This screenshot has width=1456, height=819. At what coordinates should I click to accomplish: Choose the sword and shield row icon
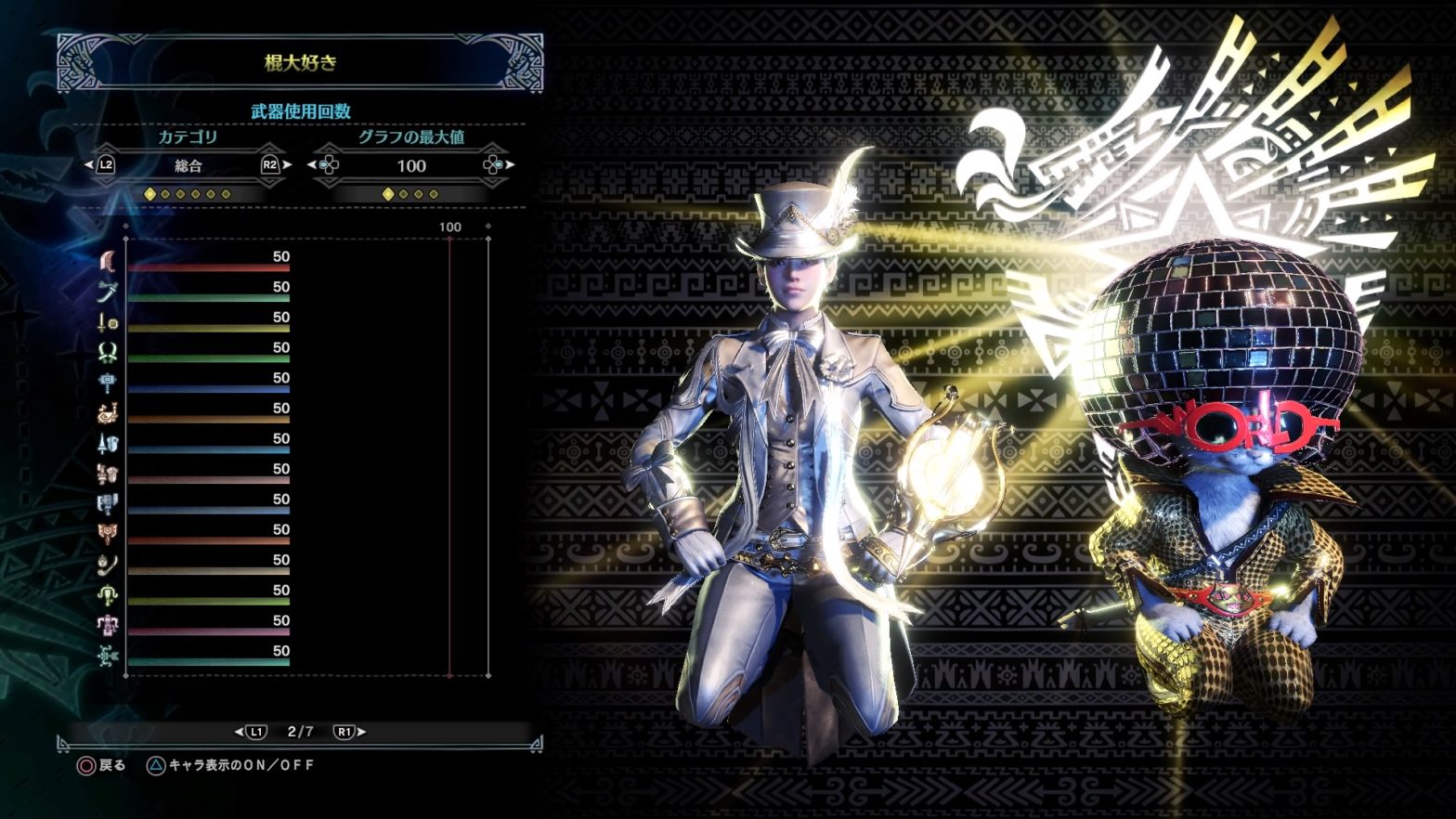click(108, 323)
